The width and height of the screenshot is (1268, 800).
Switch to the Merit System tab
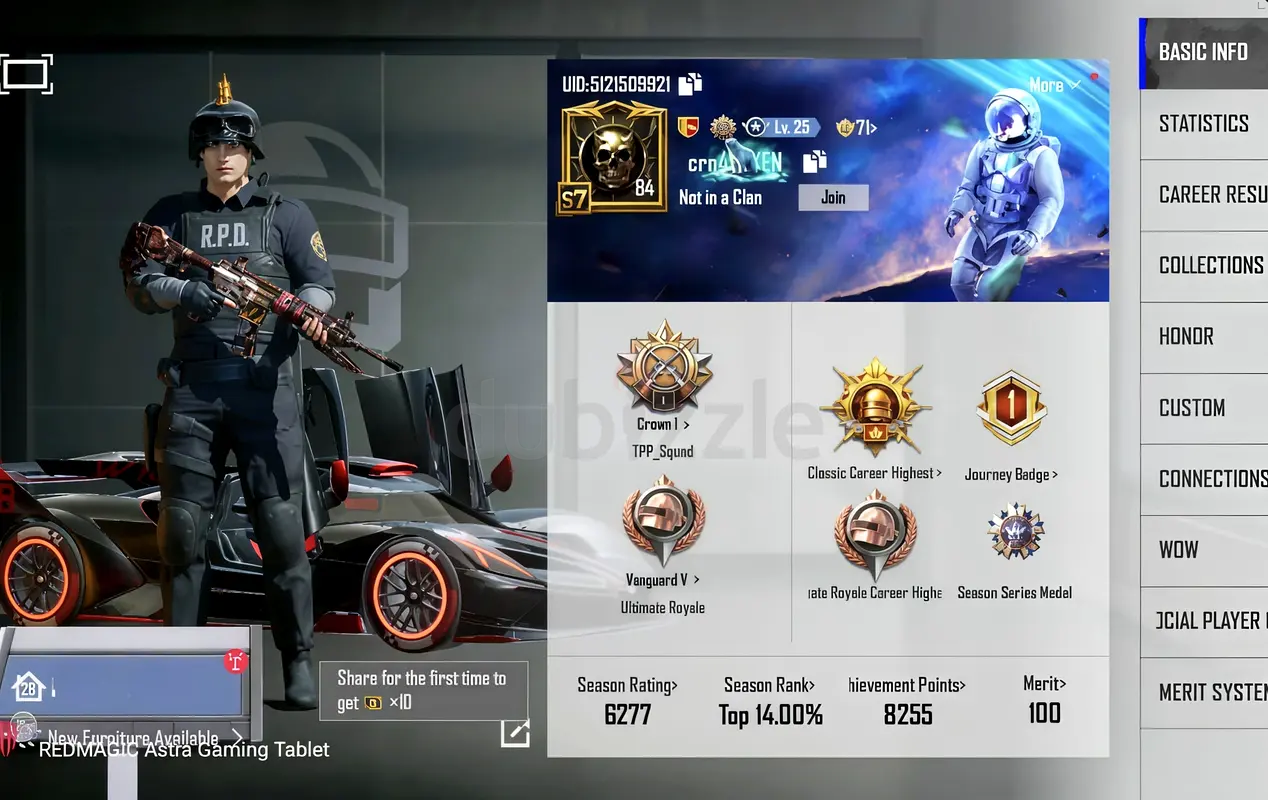(x=1212, y=692)
